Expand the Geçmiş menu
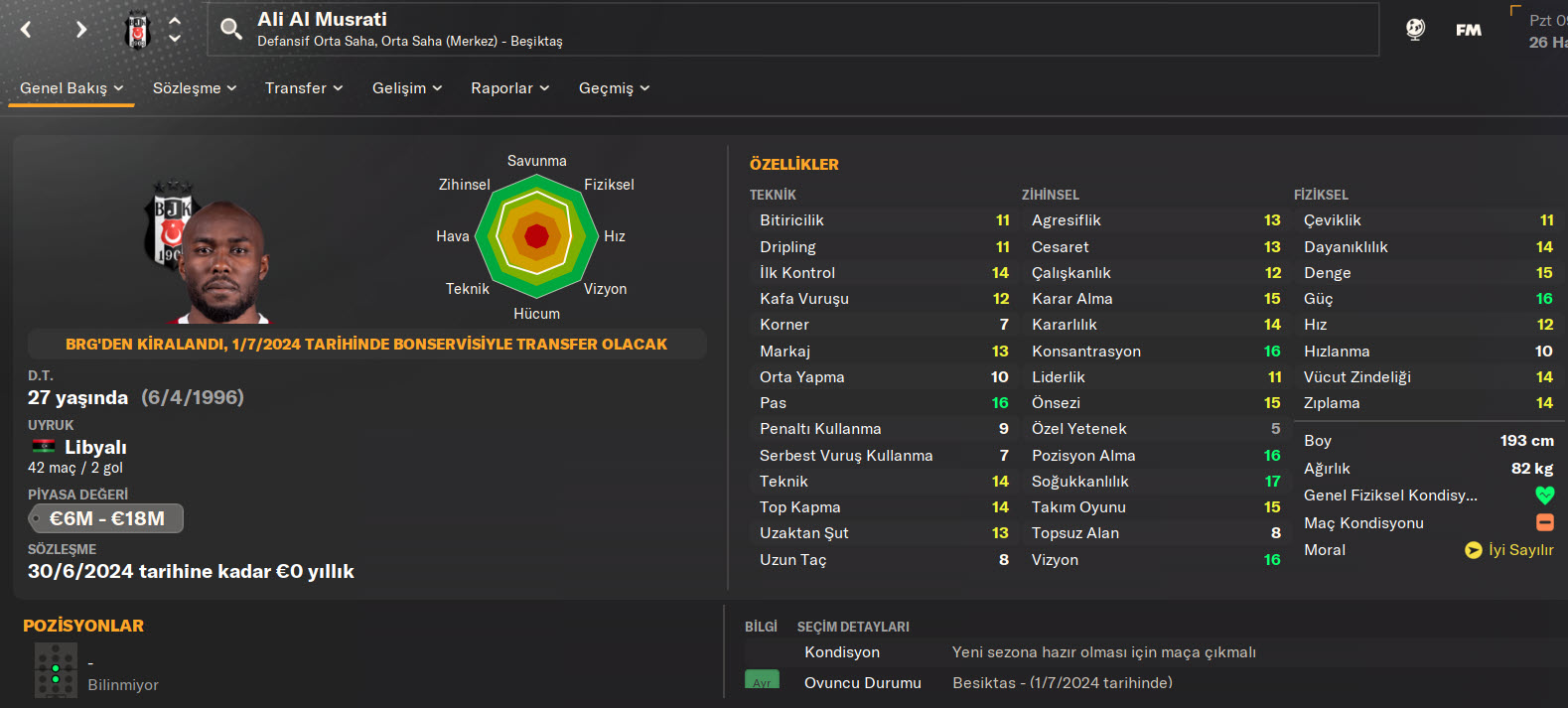 (615, 88)
